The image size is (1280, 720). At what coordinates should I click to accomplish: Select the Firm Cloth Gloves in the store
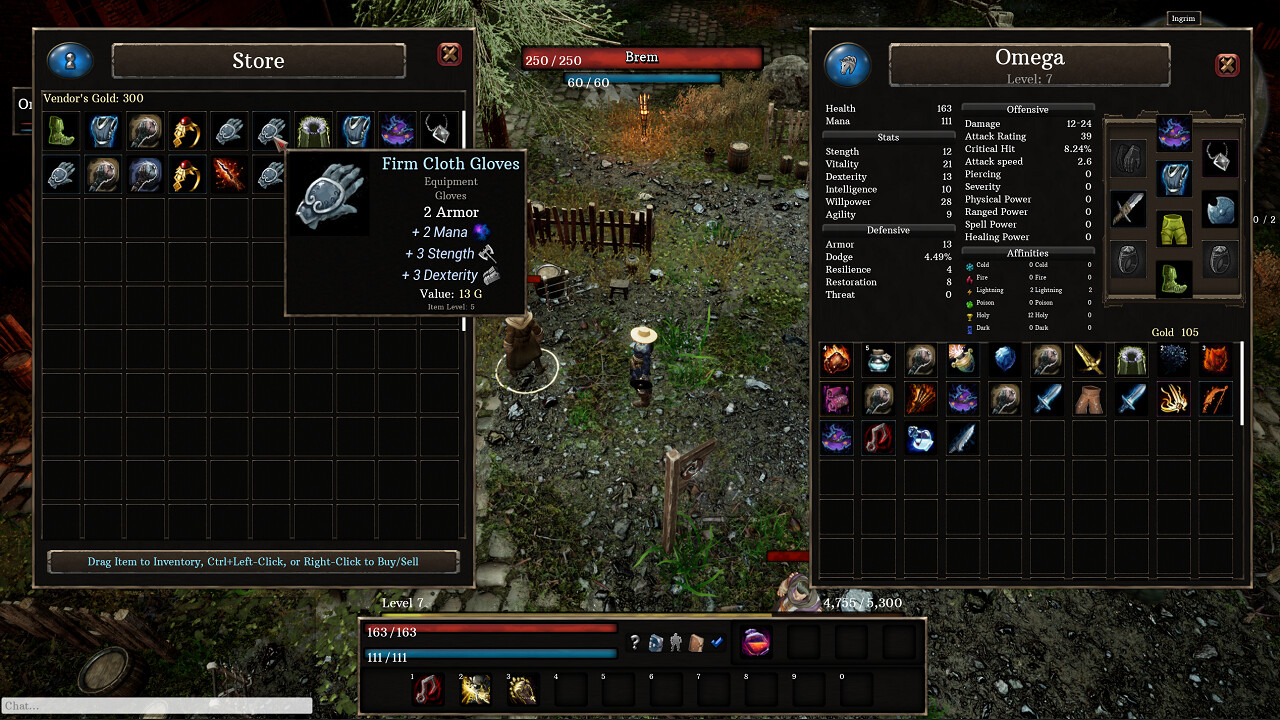[270, 130]
